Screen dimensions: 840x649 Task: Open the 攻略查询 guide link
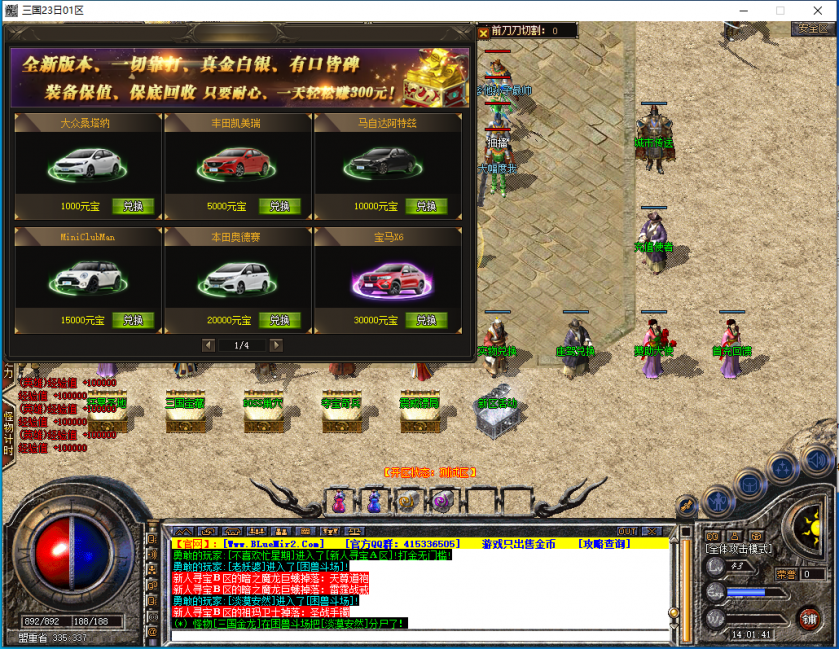tap(605, 543)
